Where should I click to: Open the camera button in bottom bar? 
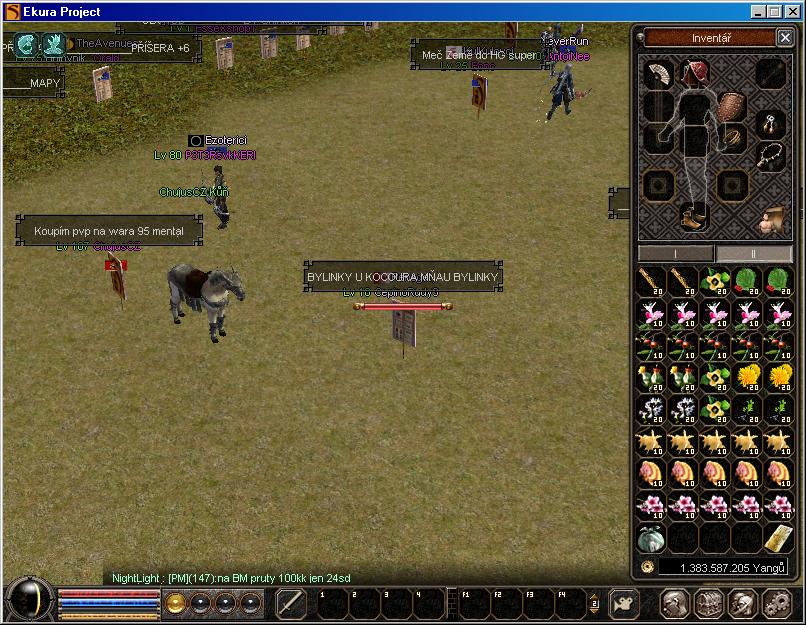pos(624,604)
